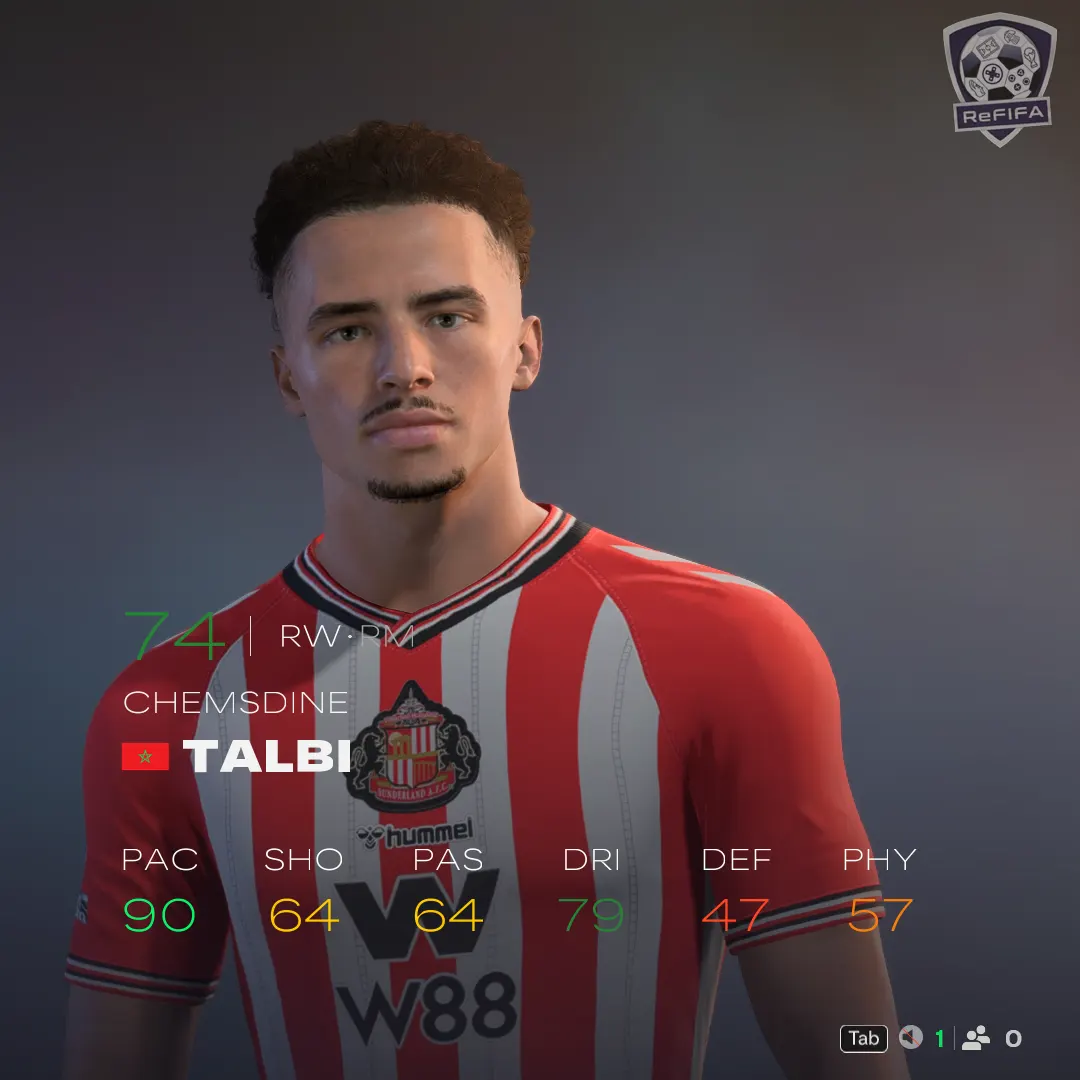Open the online players icon
Screen dimensions: 1080x1080
(x=975, y=1038)
